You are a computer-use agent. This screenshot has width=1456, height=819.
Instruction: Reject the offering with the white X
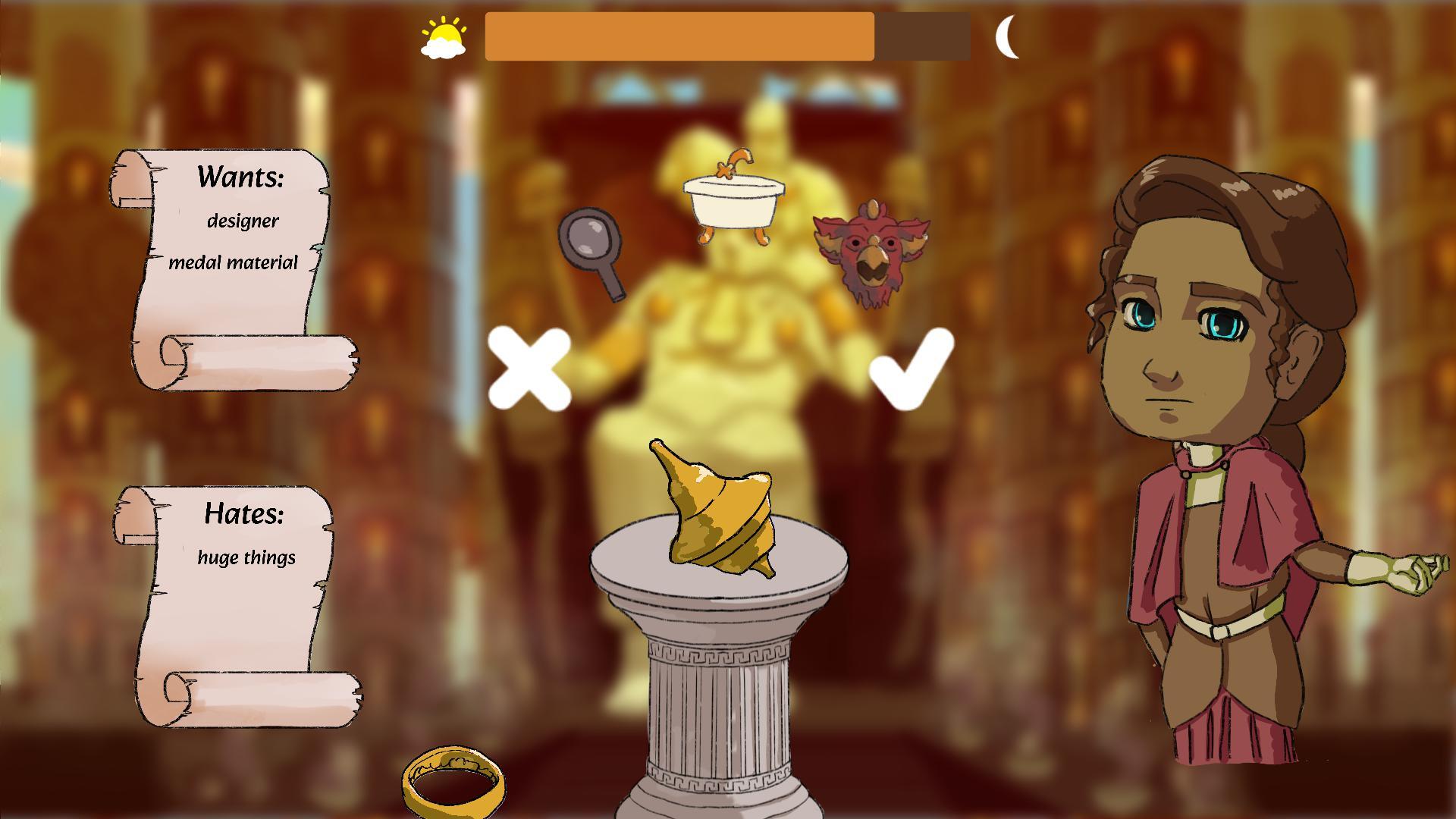[531, 368]
